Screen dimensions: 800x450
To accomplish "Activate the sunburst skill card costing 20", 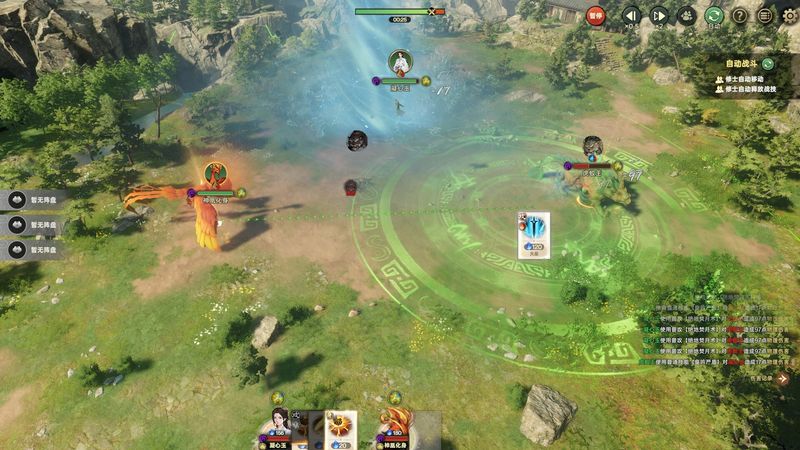I will tap(341, 428).
